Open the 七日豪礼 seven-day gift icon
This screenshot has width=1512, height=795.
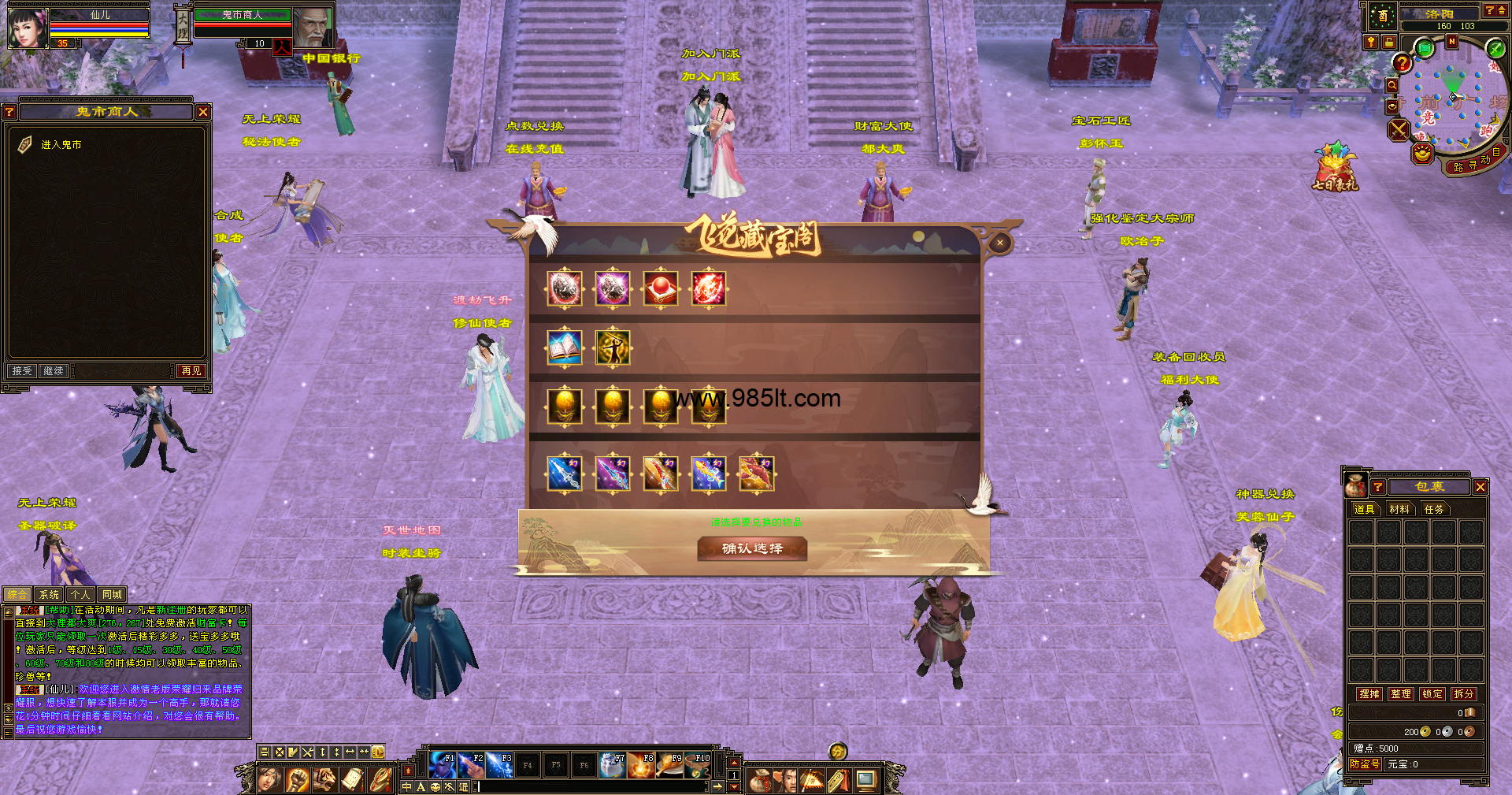[x=1334, y=167]
